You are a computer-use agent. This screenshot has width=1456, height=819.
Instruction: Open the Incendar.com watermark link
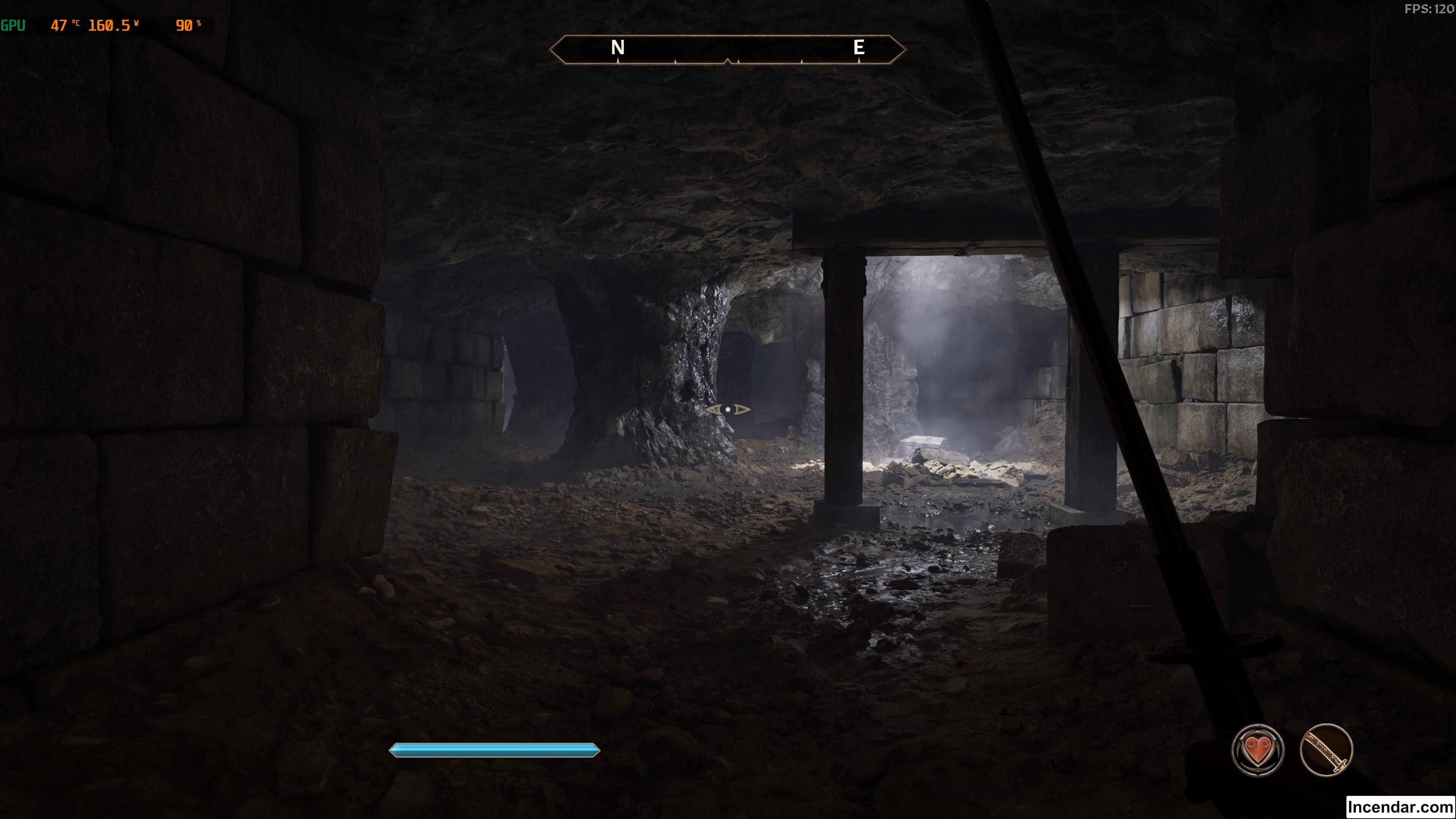coord(1400,806)
